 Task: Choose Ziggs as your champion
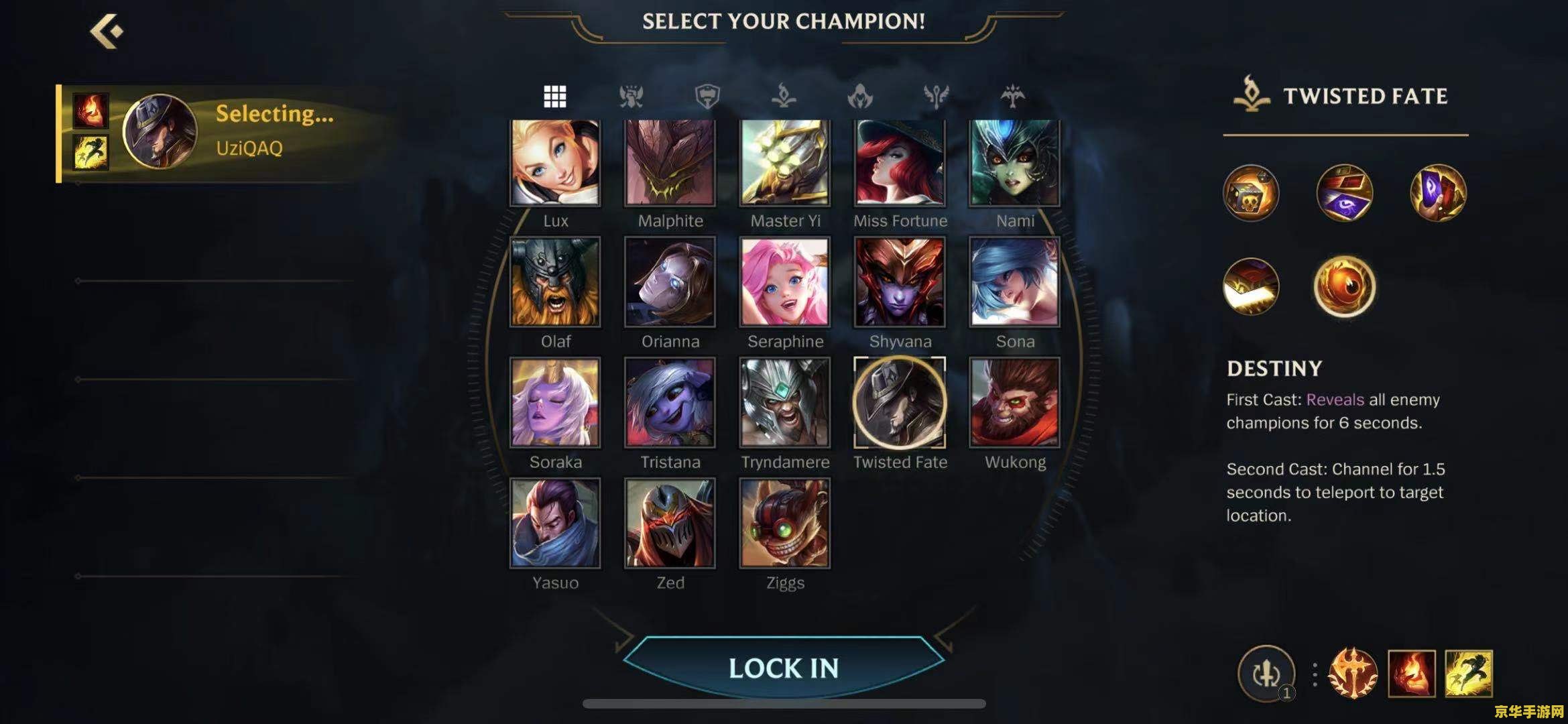tap(784, 523)
